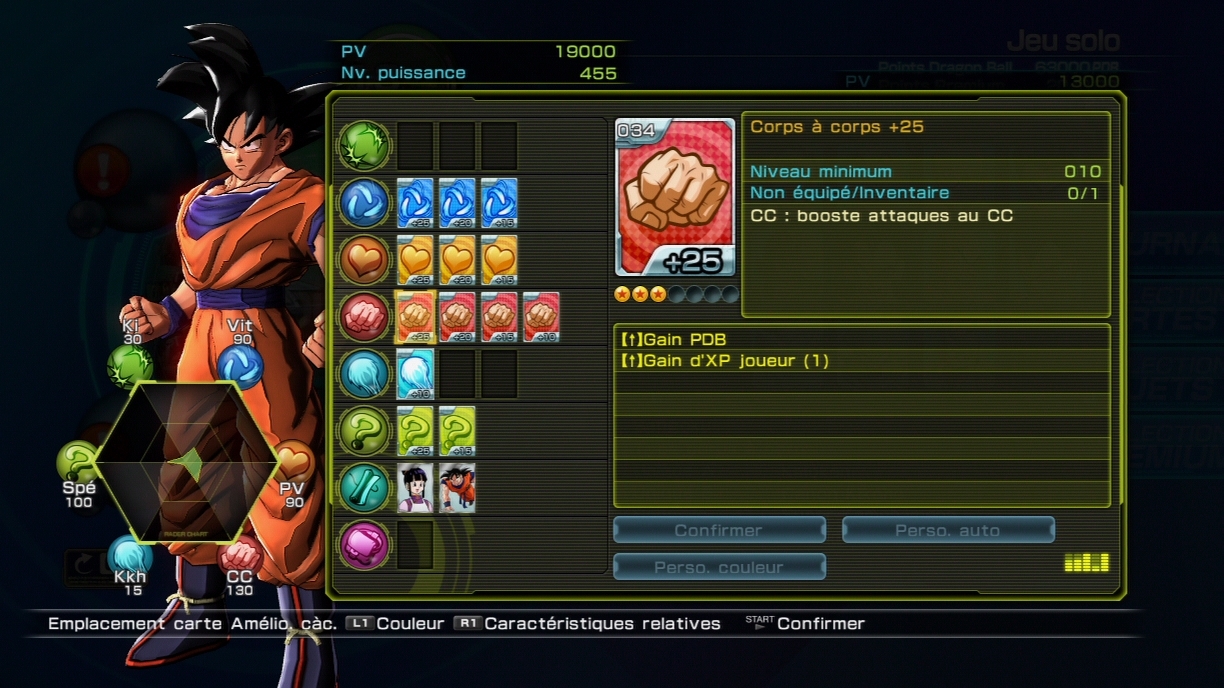Screen dimensions: 1224x688
Task: Select the green question mark card +25
Action: click(x=415, y=431)
